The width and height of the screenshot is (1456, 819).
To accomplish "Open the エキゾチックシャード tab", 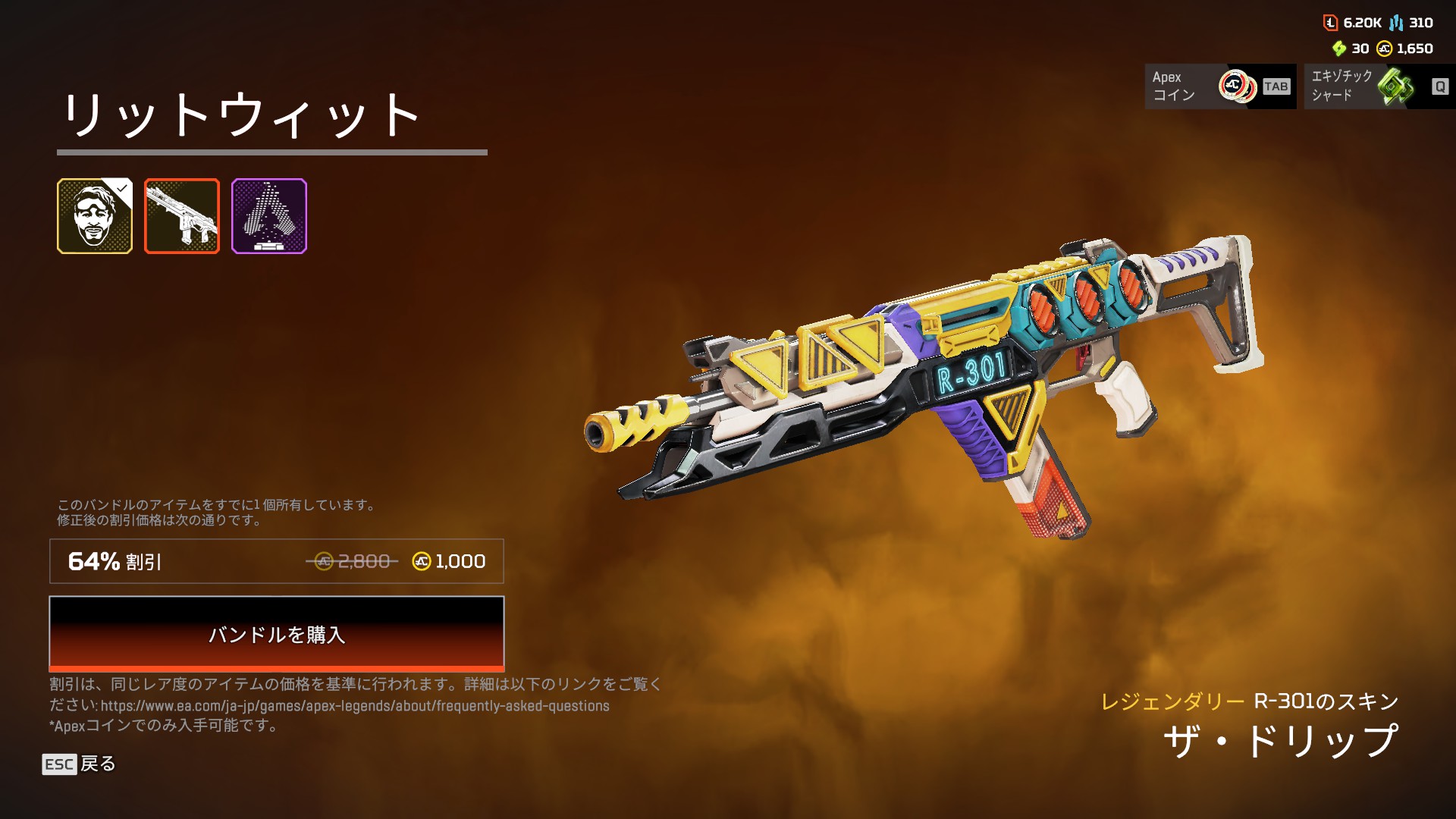I will click(x=1379, y=86).
